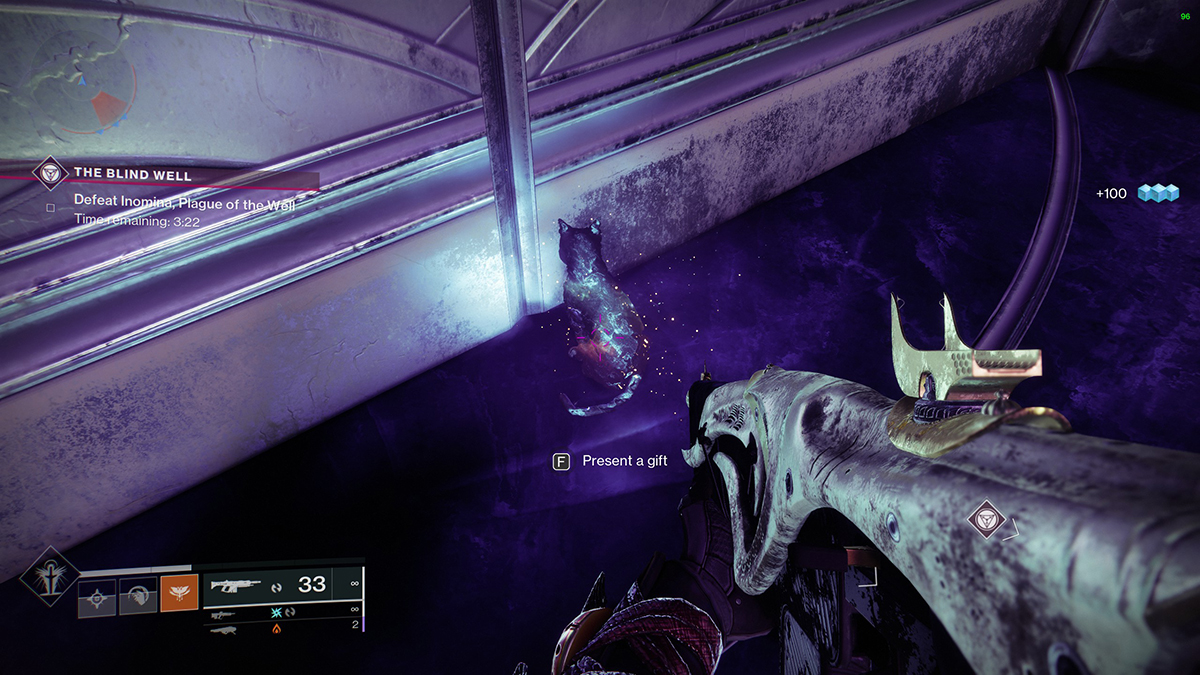Select the Defeat Inomina objective checkbox
Screen dimensions: 1200x675
click(49, 207)
